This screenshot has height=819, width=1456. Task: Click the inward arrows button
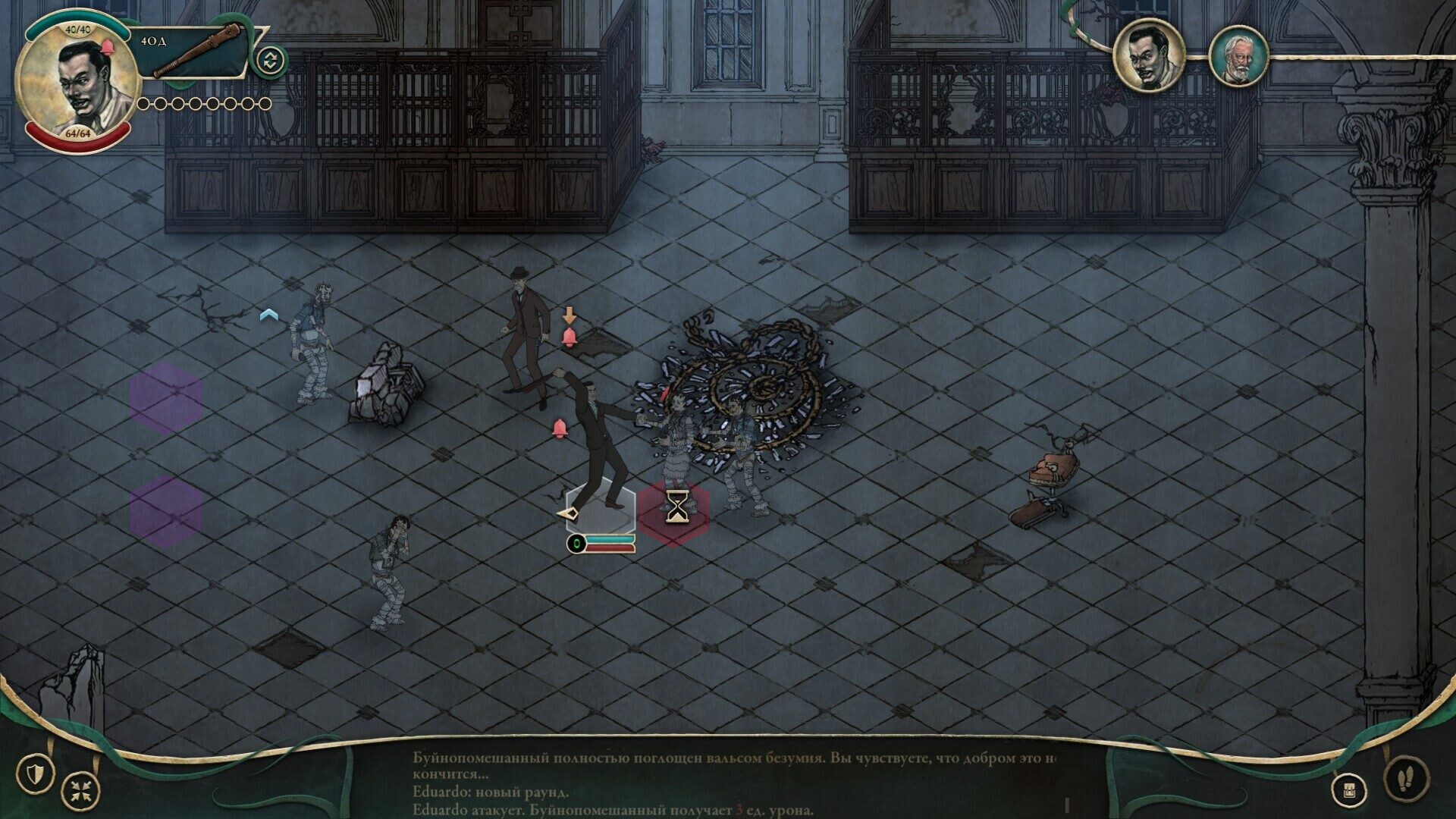coord(80,790)
